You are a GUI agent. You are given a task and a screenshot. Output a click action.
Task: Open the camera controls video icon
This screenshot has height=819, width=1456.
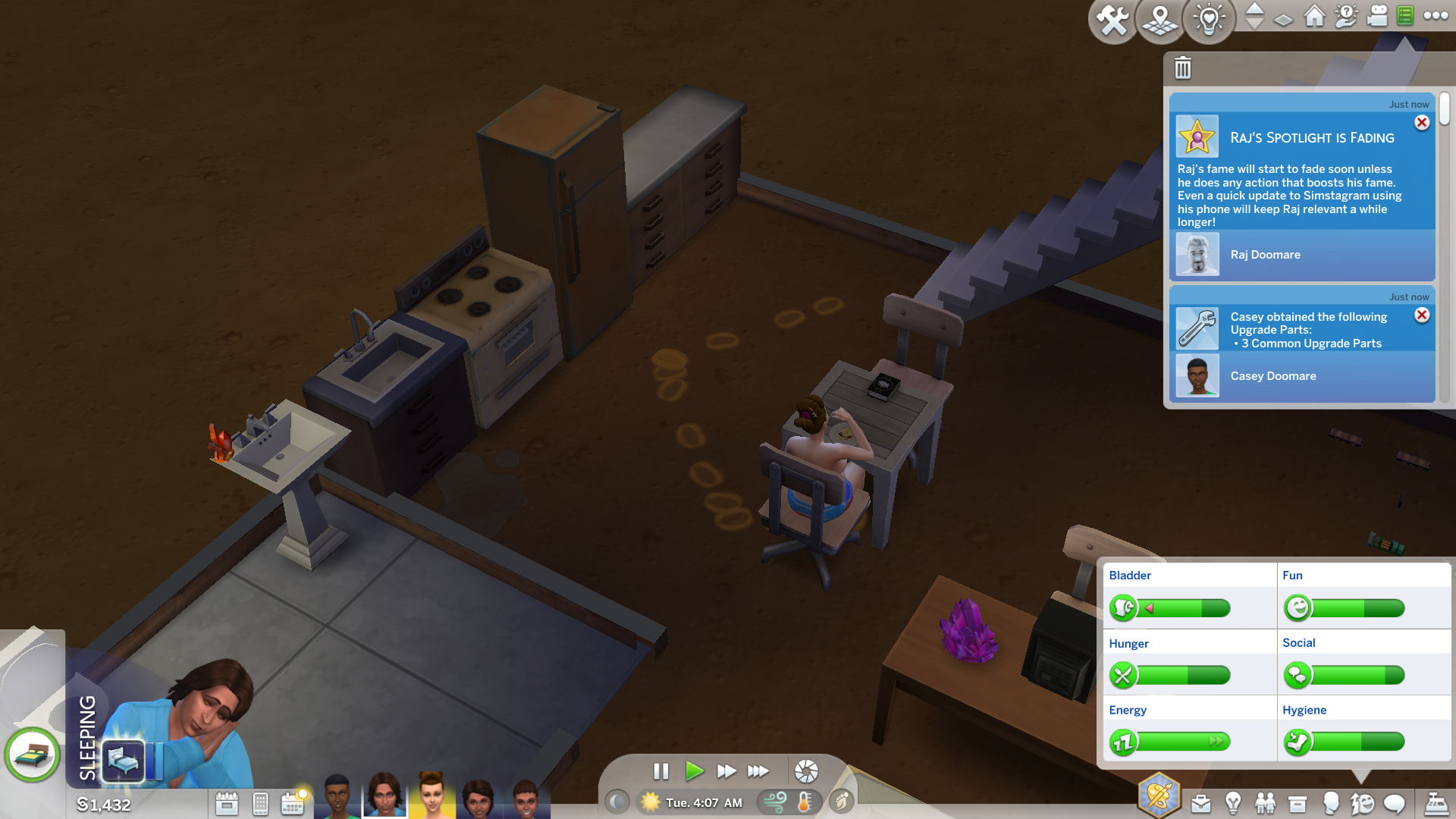tap(1377, 17)
